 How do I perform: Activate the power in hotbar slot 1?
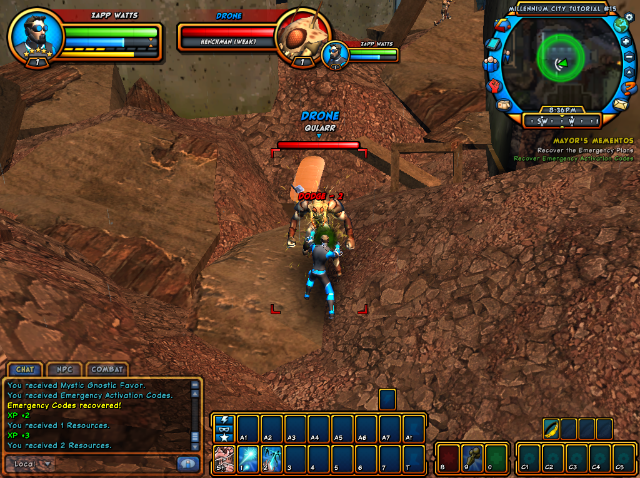246,458
